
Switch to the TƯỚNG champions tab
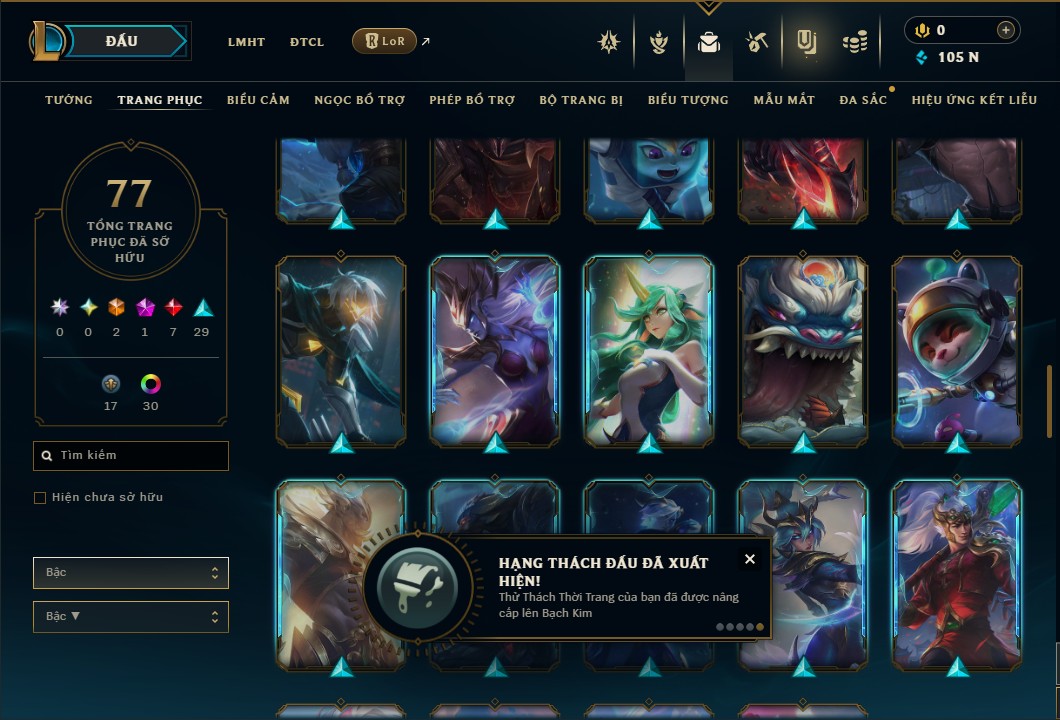pos(69,100)
